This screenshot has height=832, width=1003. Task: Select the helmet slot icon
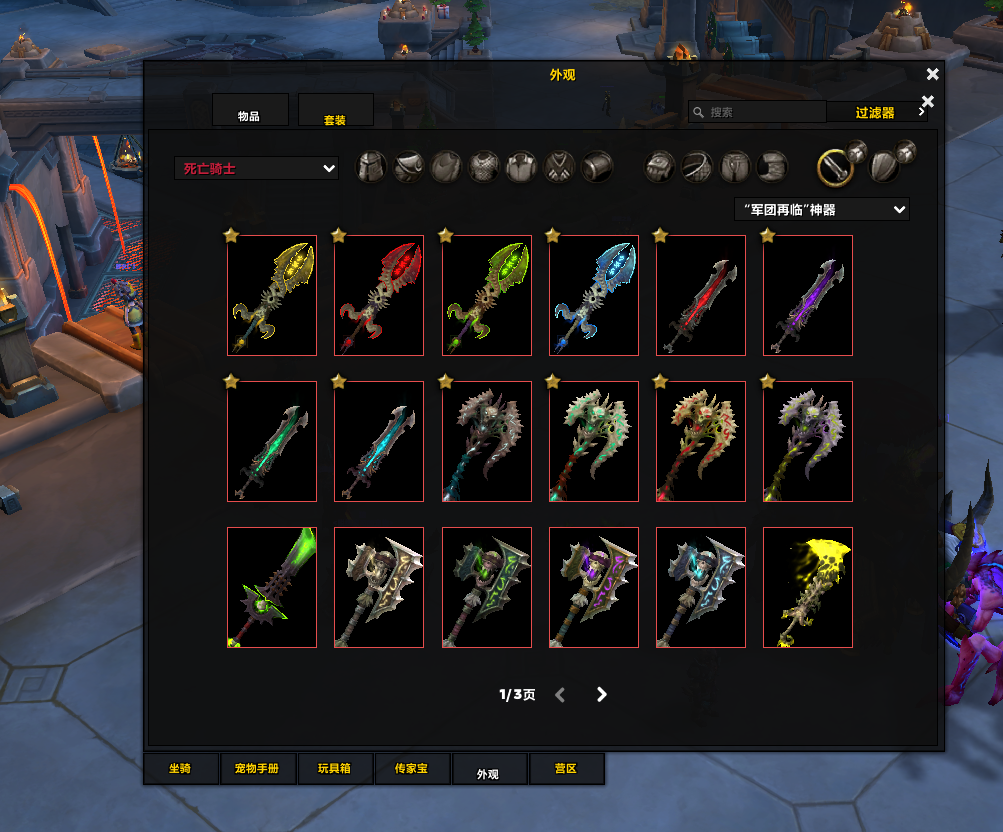pos(372,167)
